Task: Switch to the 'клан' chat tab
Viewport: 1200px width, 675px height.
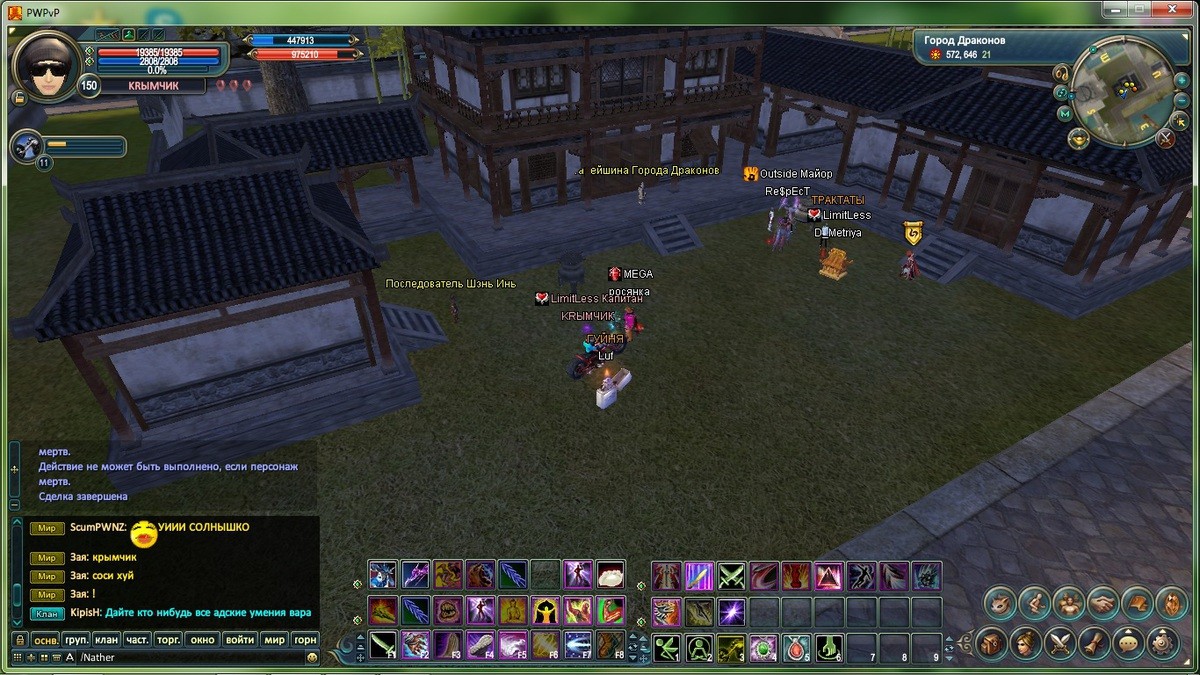Action: tap(107, 639)
